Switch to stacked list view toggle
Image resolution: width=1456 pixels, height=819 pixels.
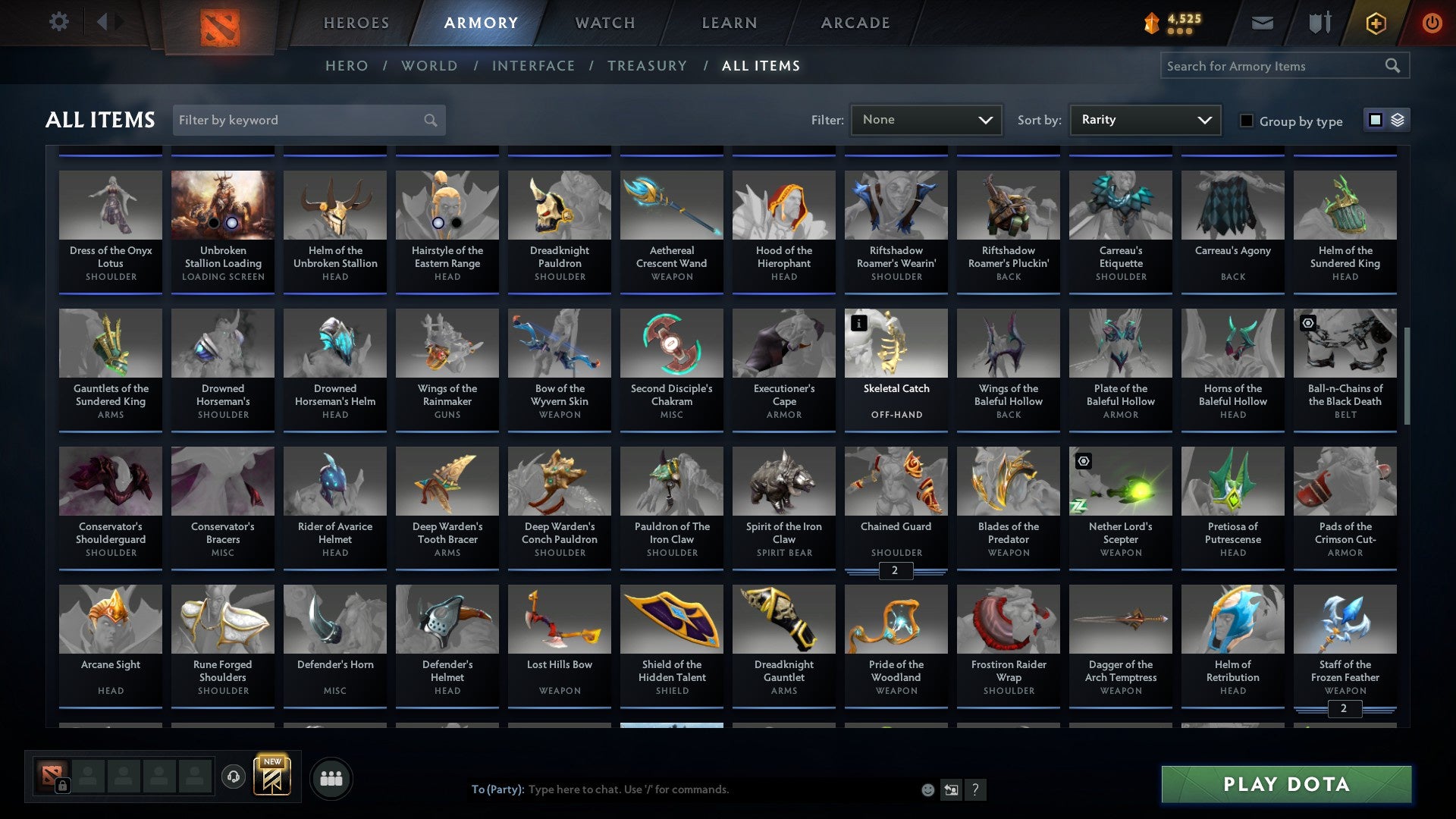1398,119
